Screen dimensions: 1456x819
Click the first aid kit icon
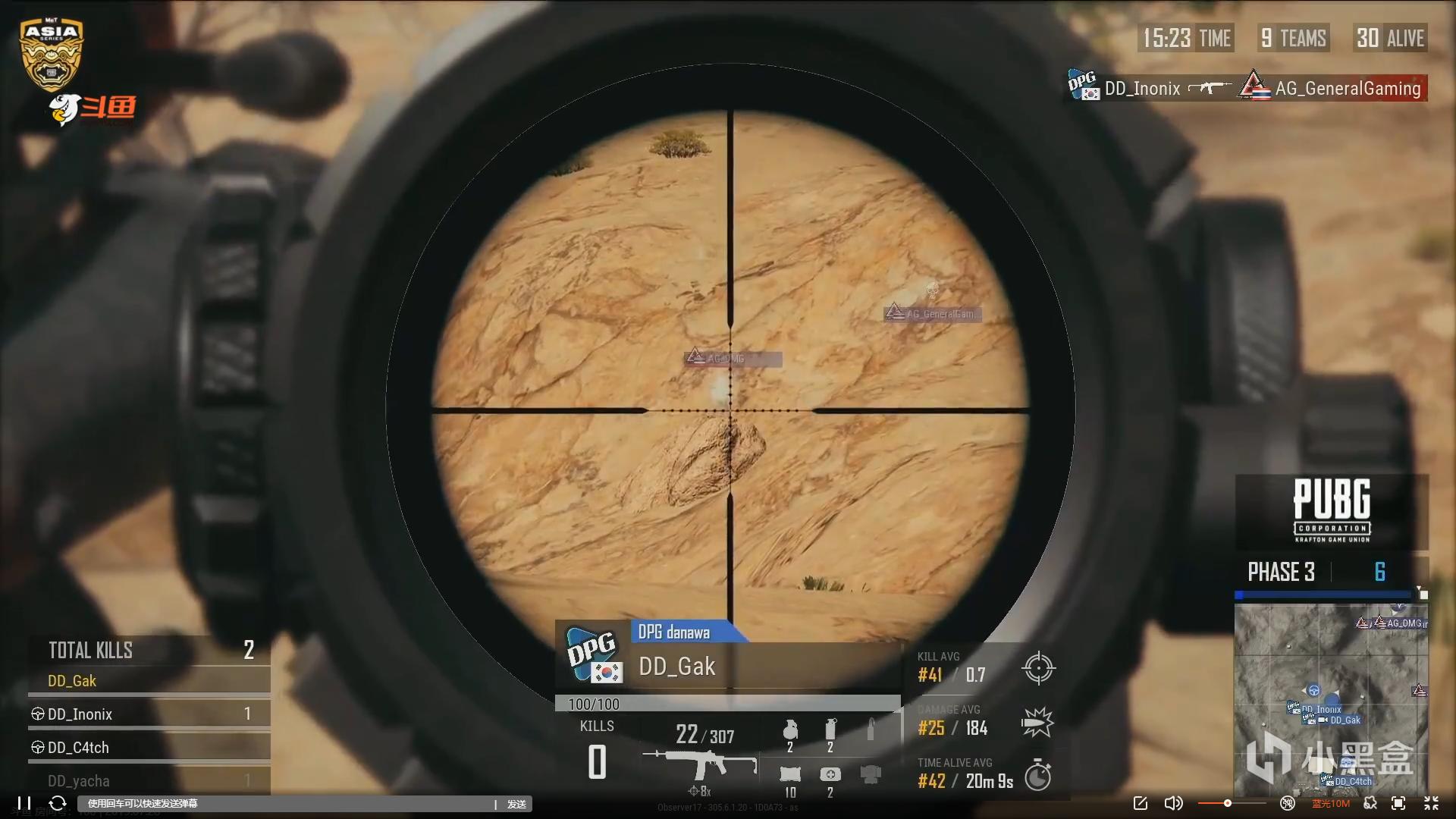pos(830,774)
